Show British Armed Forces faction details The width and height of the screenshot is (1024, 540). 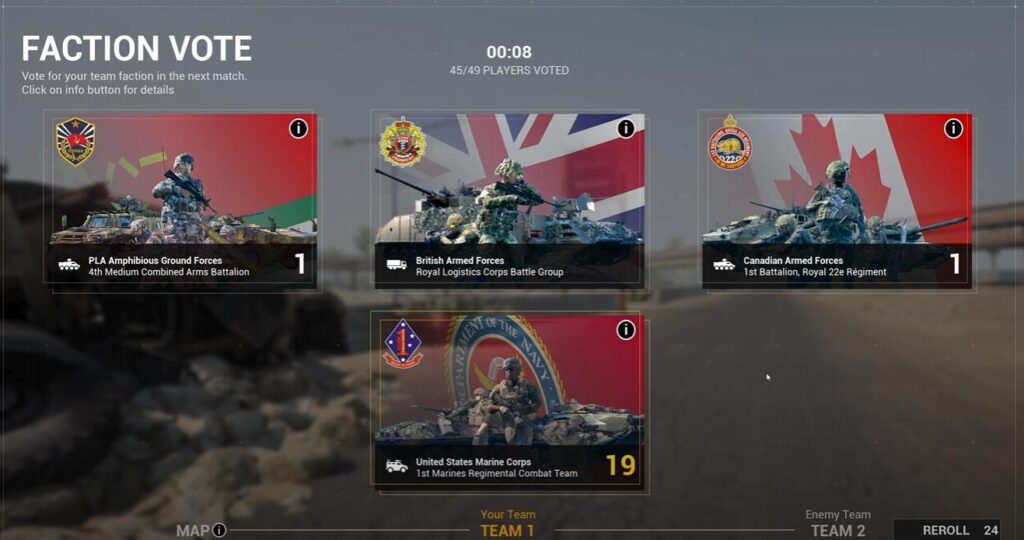coord(626,128)
